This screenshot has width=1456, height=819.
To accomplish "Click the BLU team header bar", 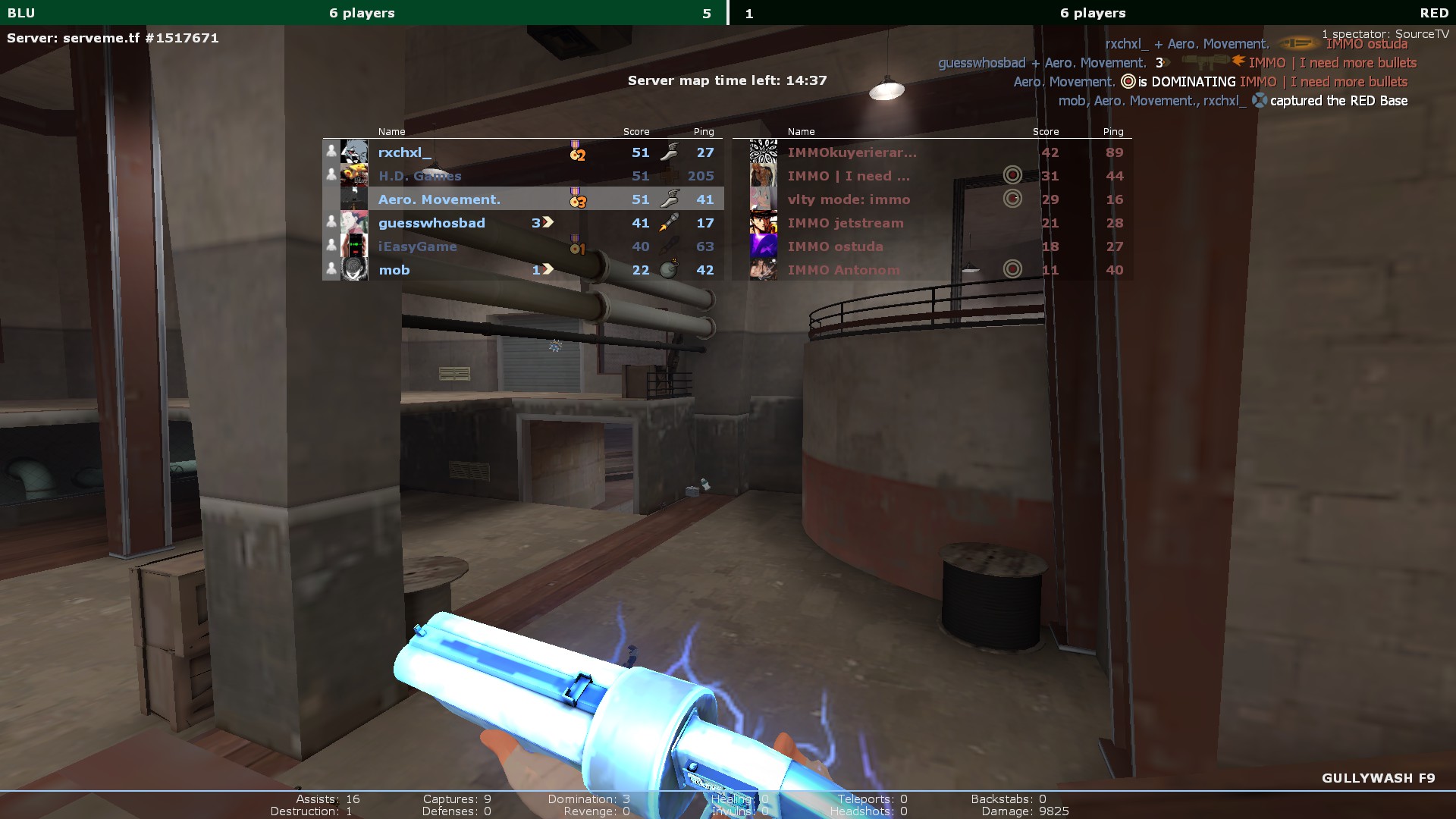I will (362, 13).
